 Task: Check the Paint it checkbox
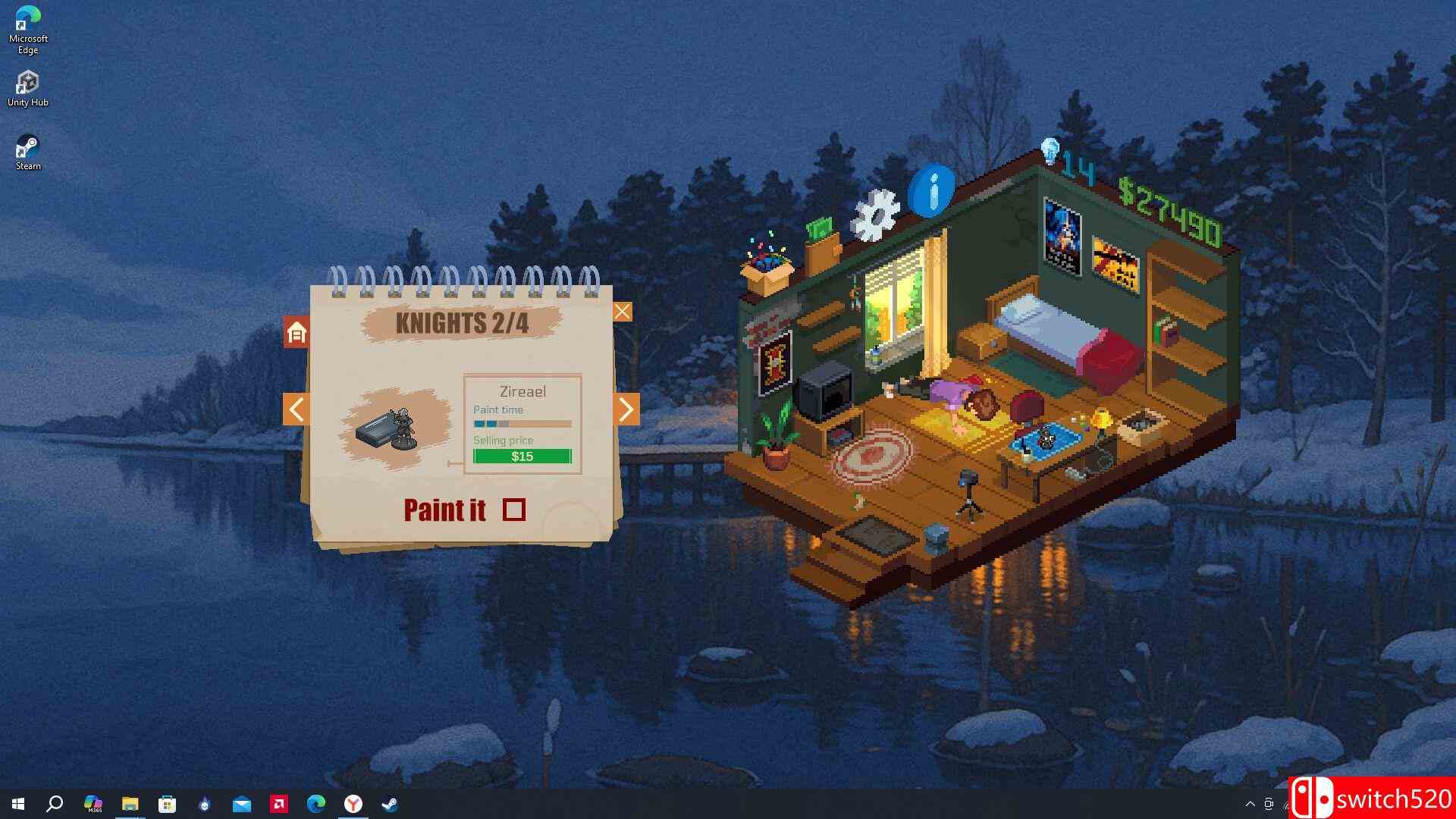point(515,510)
